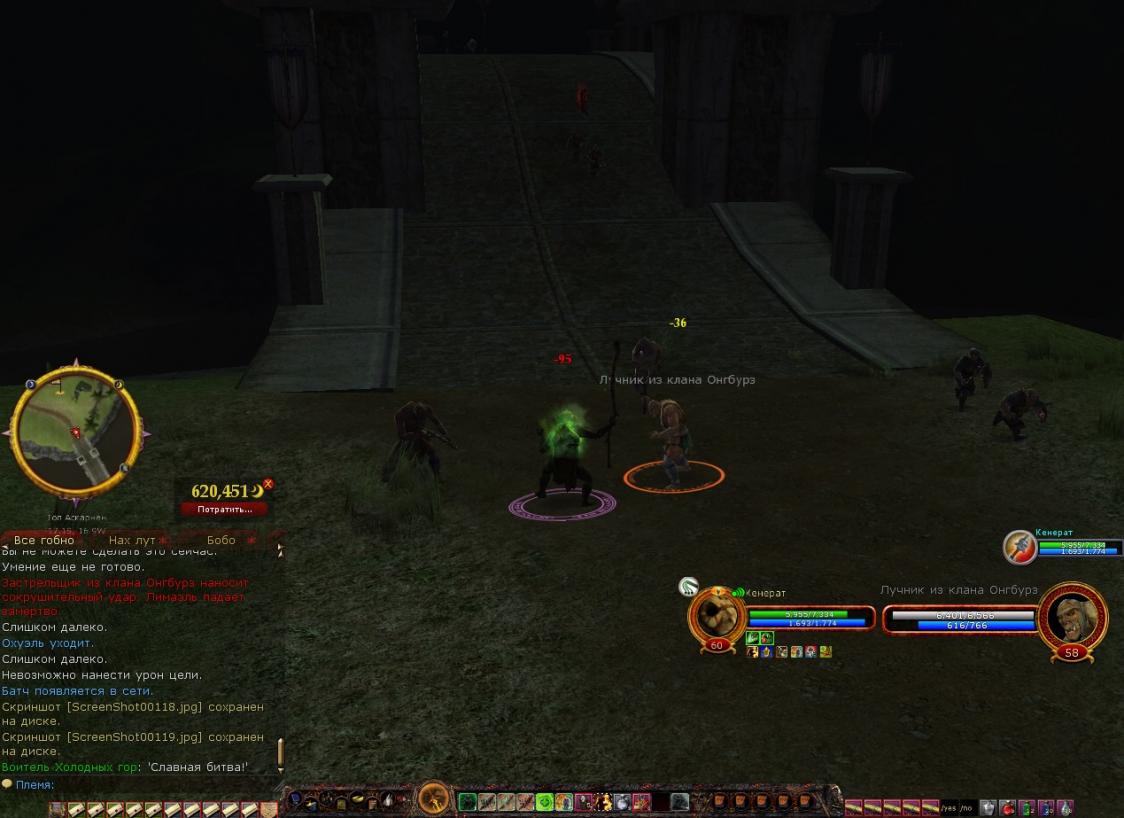Use the red potion quickslot
Screen dimensions: 1124x818
(x=1007, y=807)
